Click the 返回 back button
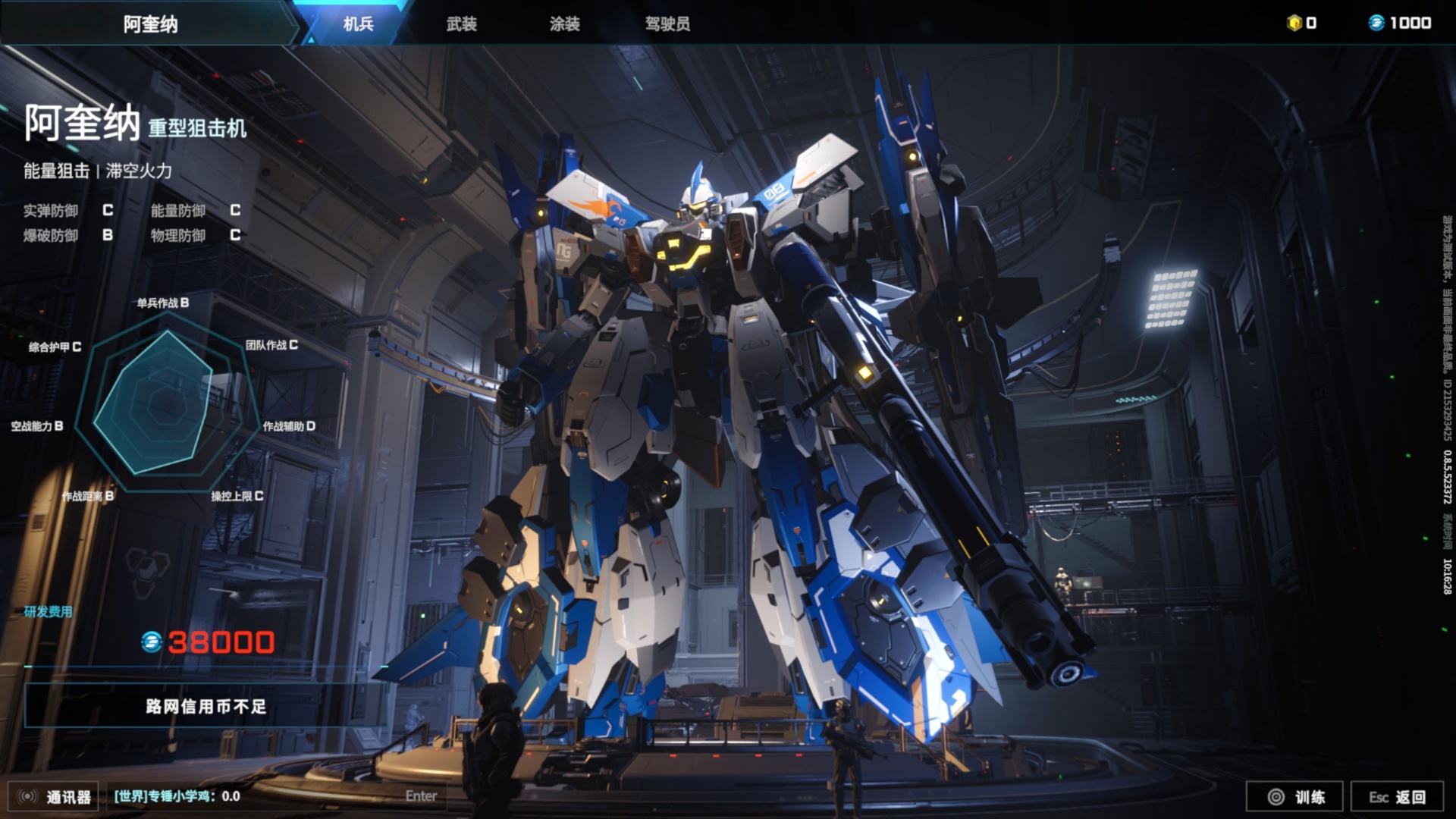Screen dimensions: 1456x819 pos(1397,796)
